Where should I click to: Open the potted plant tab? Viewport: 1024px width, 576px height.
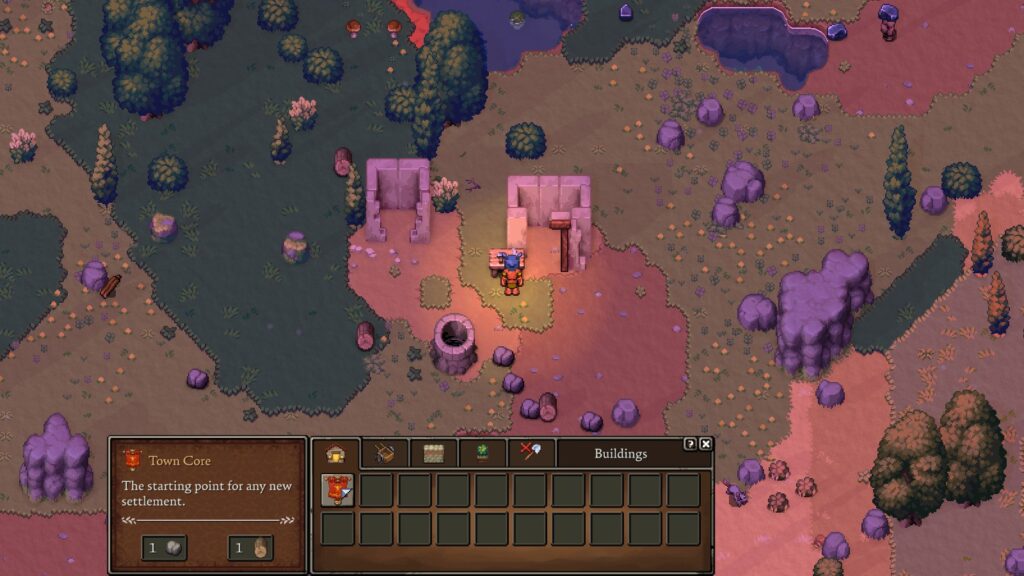[482, 453]
